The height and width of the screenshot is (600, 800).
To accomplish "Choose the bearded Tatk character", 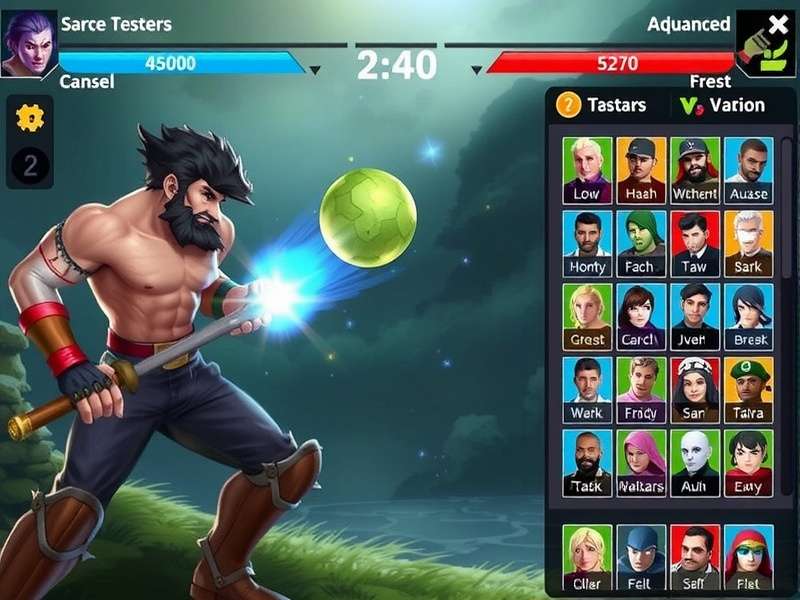I will [x=587, y=463].
